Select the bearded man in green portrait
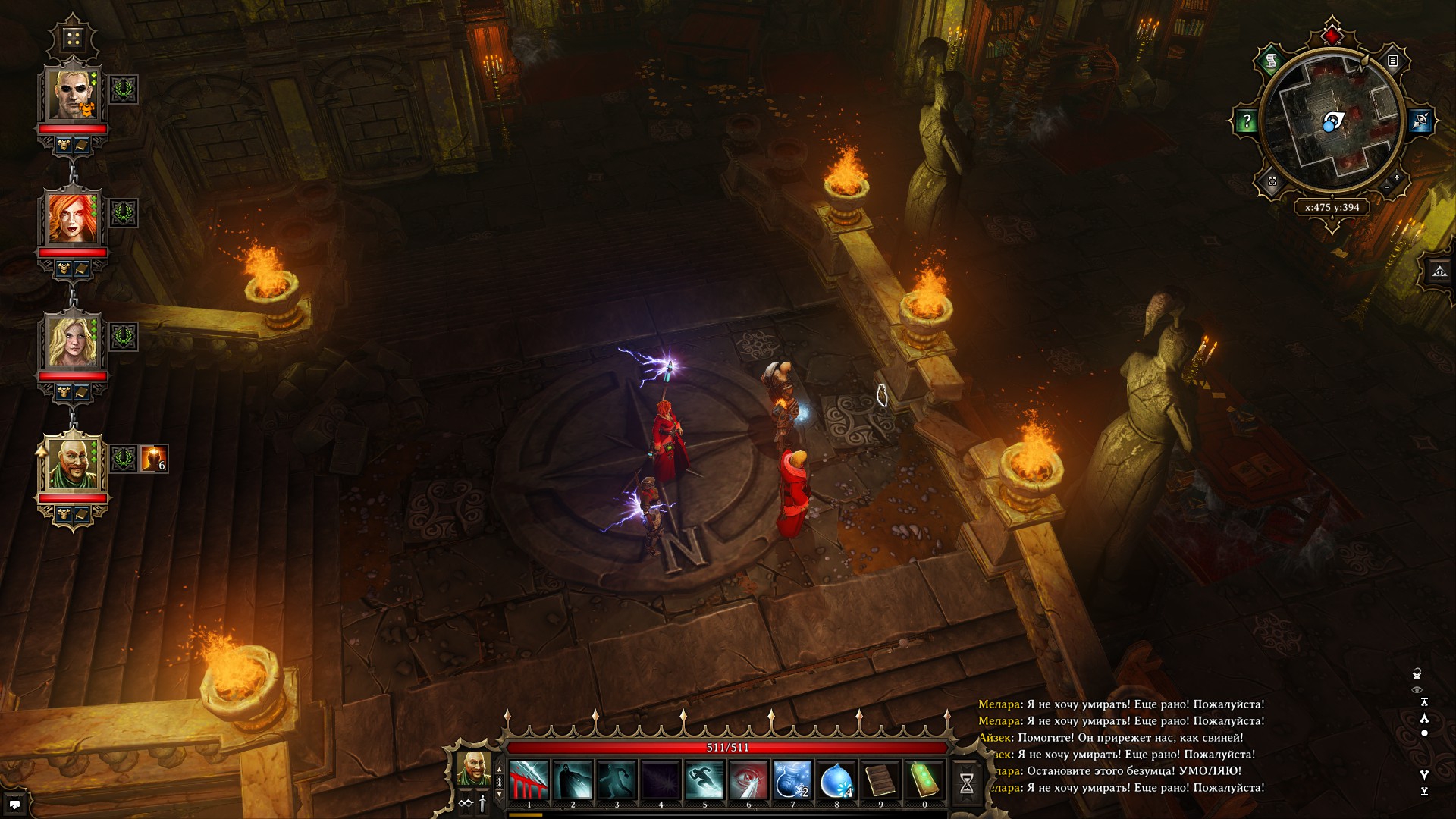Image resolution: width=1456 pixels, height=819 pixels. coord(73,463)
